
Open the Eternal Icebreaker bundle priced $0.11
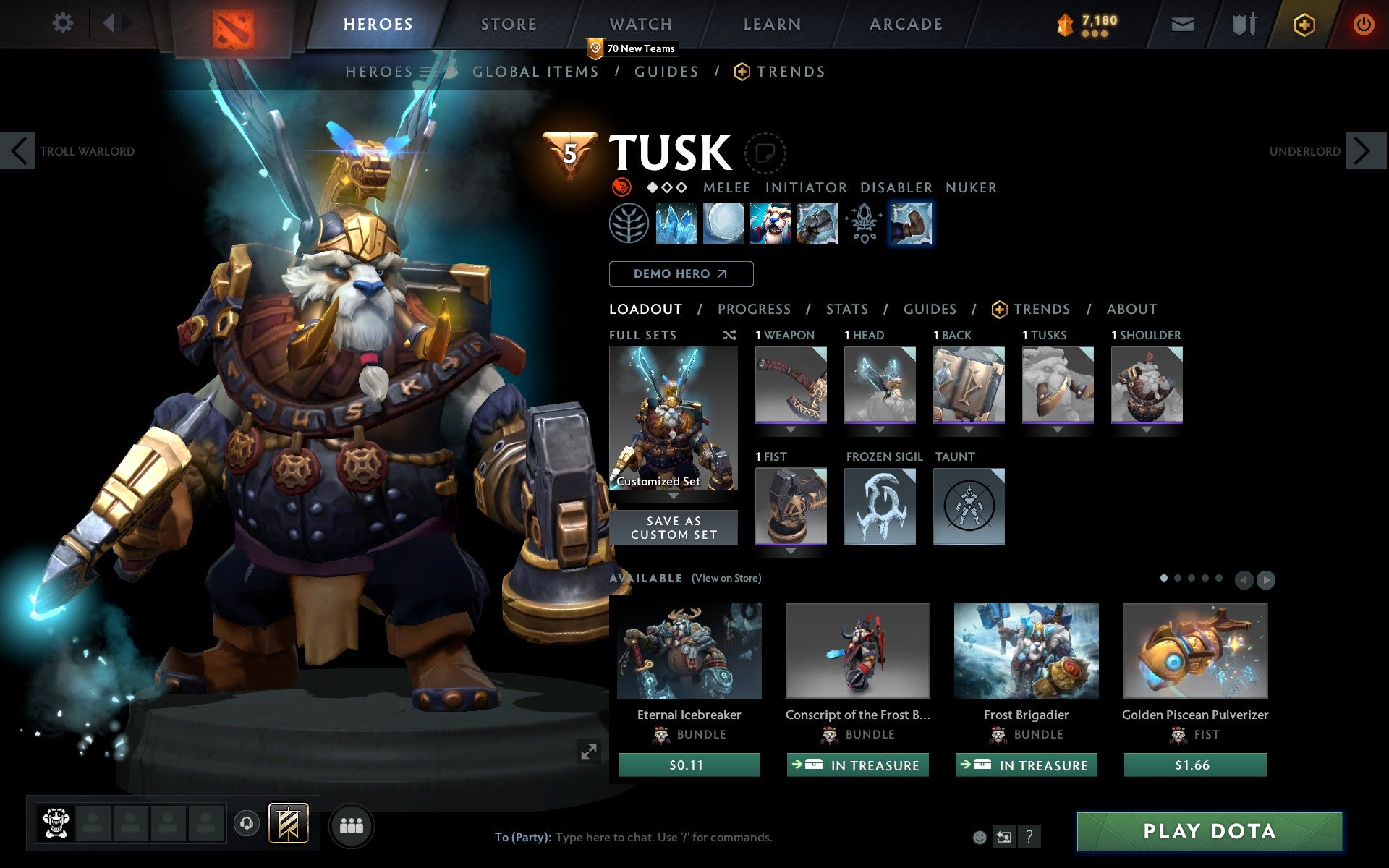[688, 650]
